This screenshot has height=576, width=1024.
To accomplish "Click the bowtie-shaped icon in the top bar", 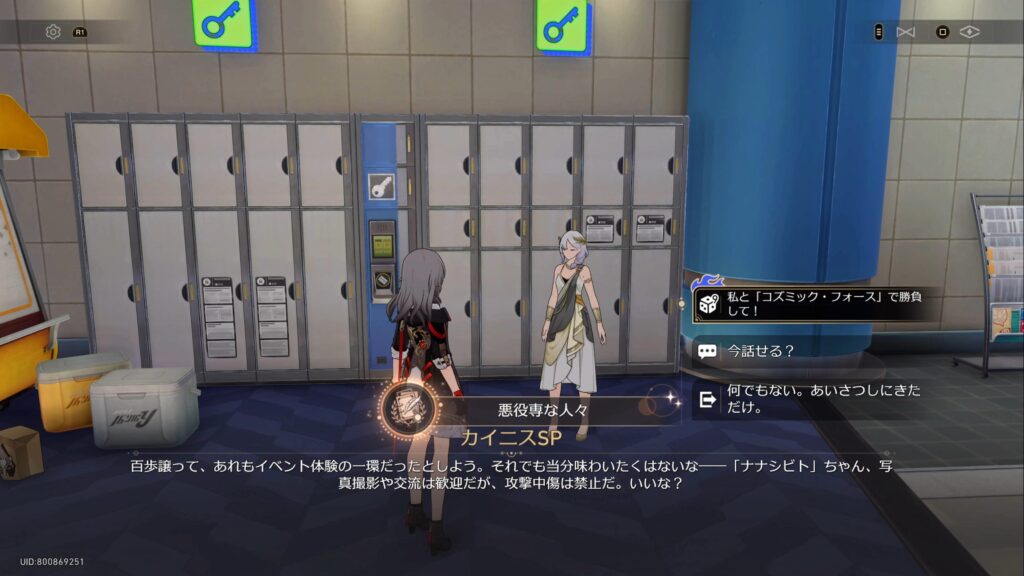I will click(x=906, y=32).
